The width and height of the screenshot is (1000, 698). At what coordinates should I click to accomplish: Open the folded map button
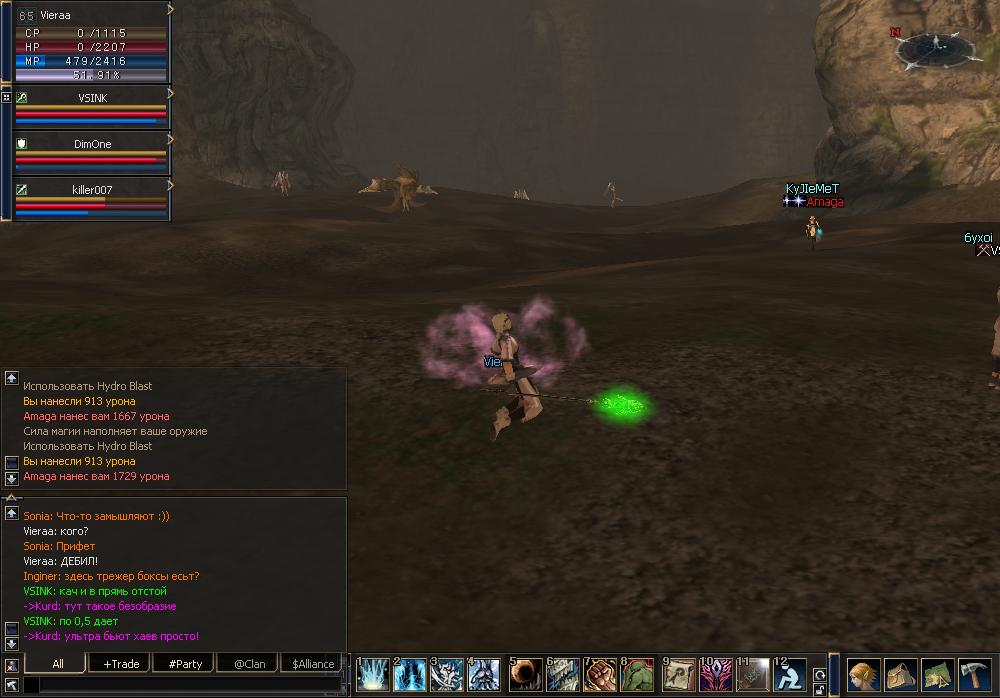pos(938,675)
